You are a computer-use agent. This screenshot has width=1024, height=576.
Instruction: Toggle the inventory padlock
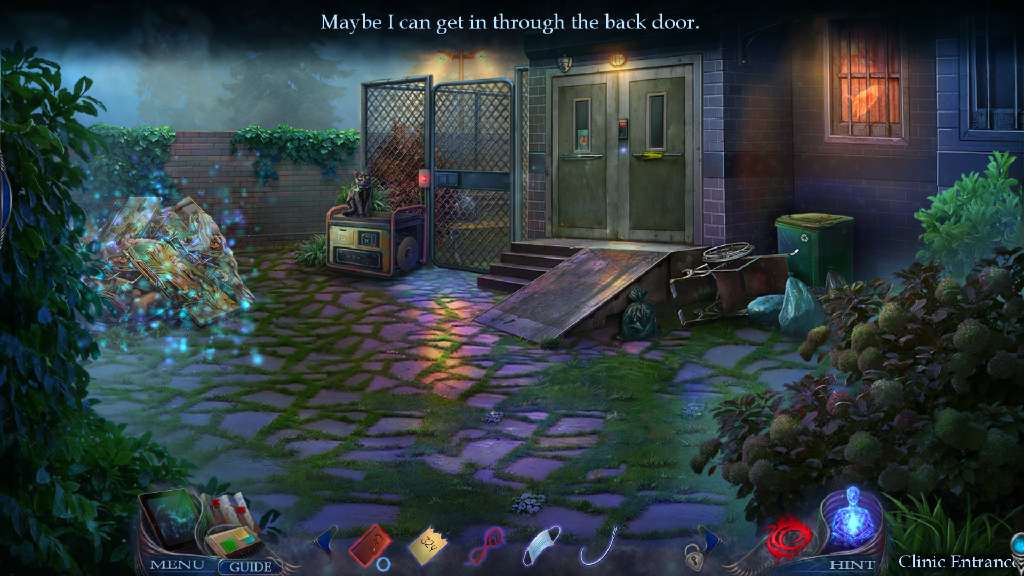692,553
